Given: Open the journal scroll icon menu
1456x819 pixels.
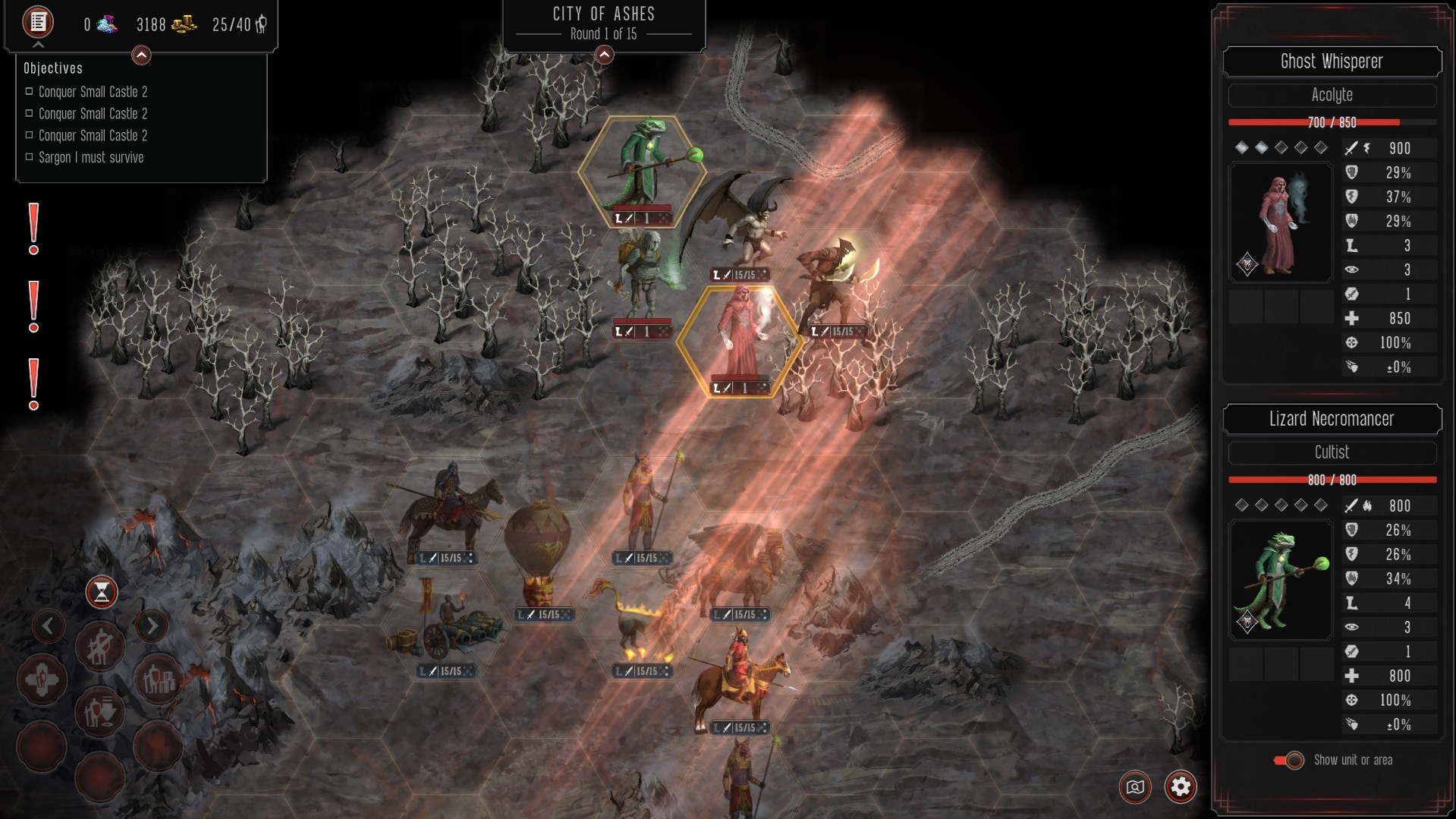Looking at the screenshot, I should 38,22.
